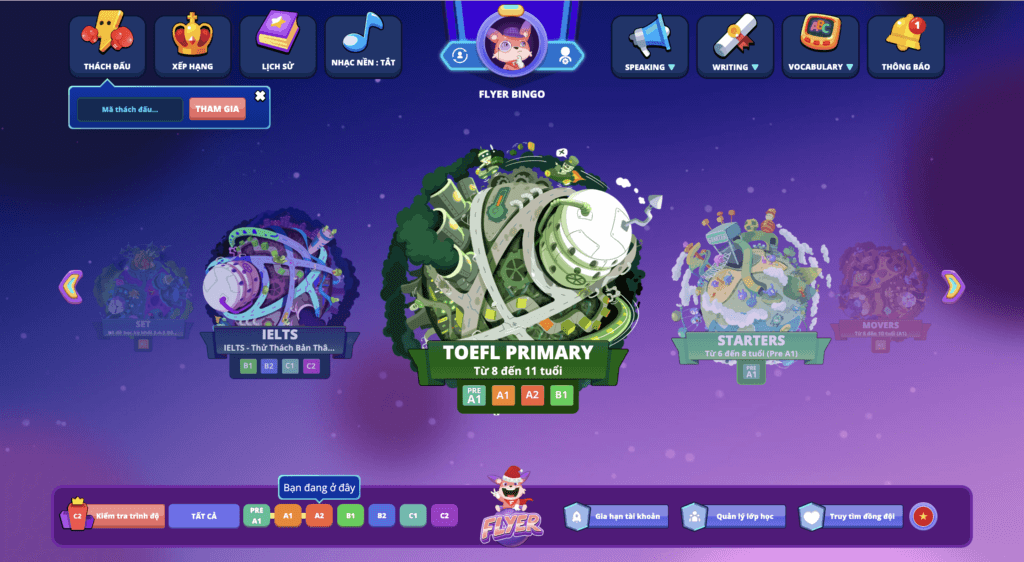Open the Vocabulary dropdown
This screenshot has height=562, width=1024.
(x=820, y=45)
